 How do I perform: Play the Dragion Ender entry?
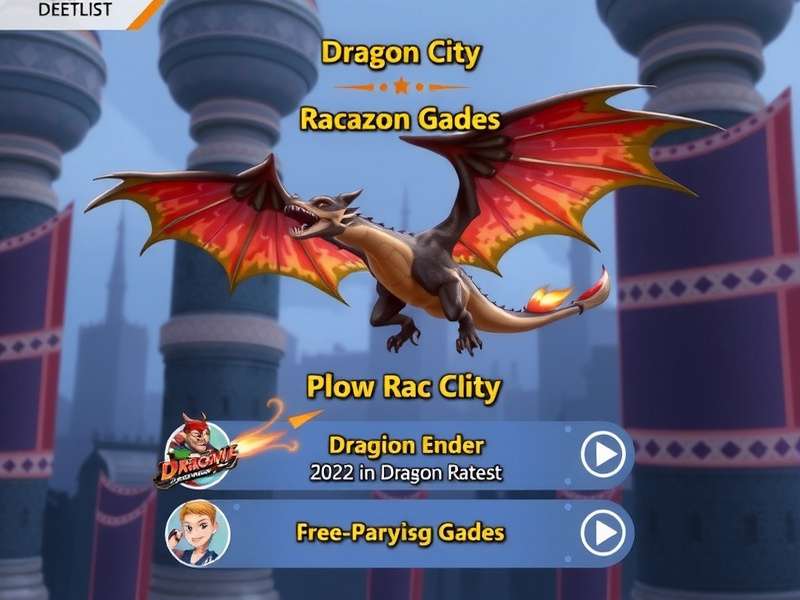pyautogui.click(x=604, y=456)
